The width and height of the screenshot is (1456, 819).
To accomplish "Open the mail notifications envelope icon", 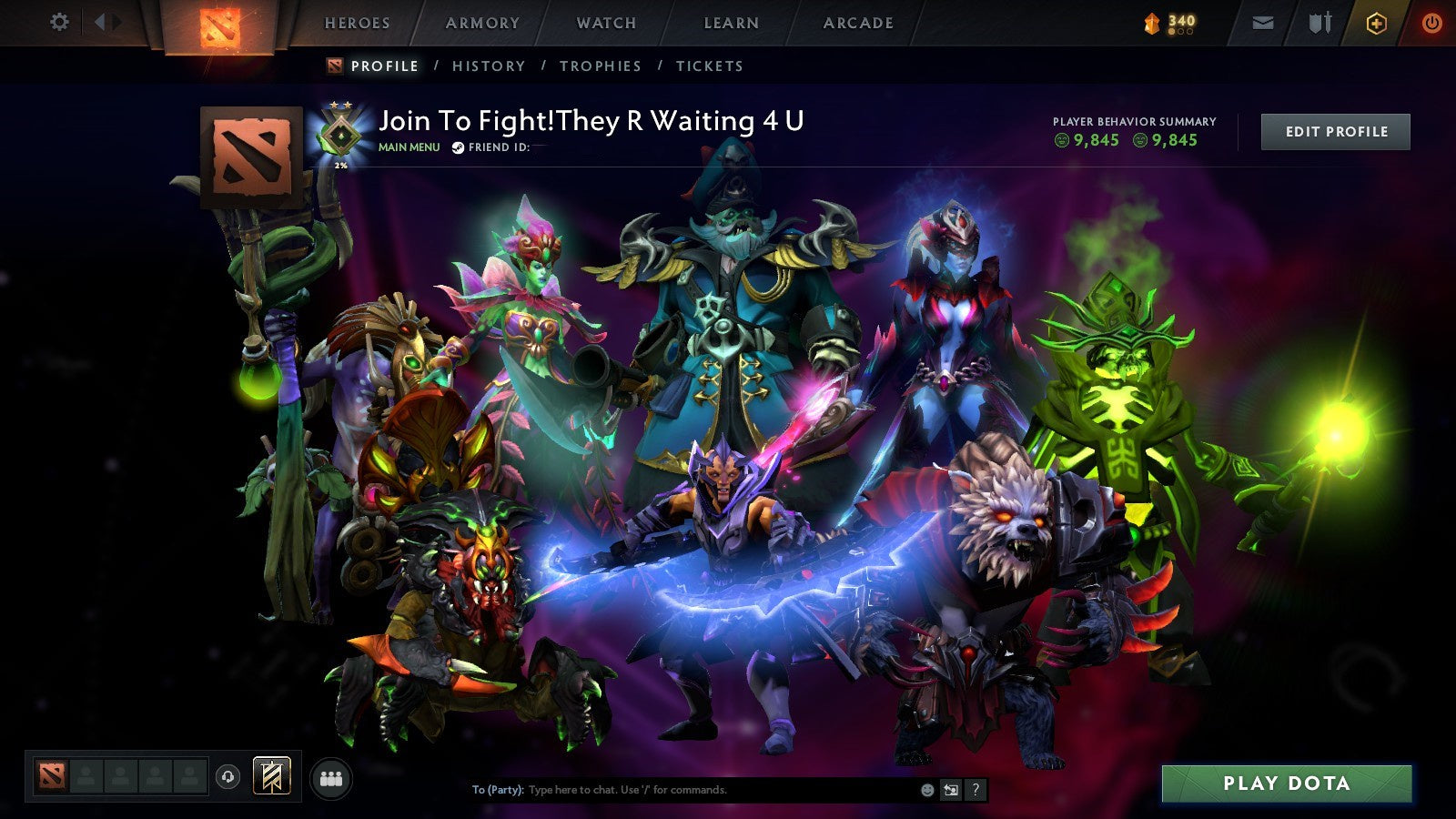I will (x=1263, y=23).
